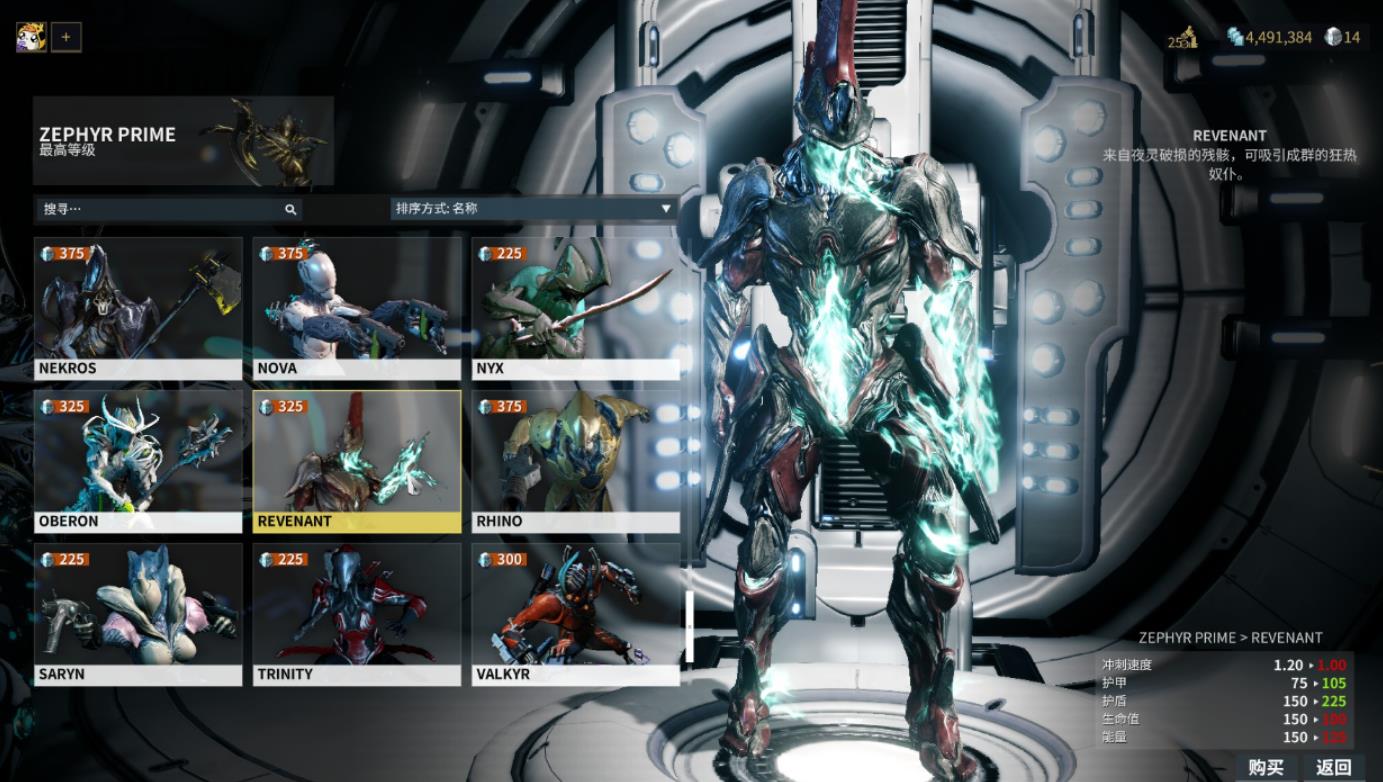Click the highlighted Revenant tile
Image resolution: width=1383 pixels, height=782 pixels.
click(357, 461)
